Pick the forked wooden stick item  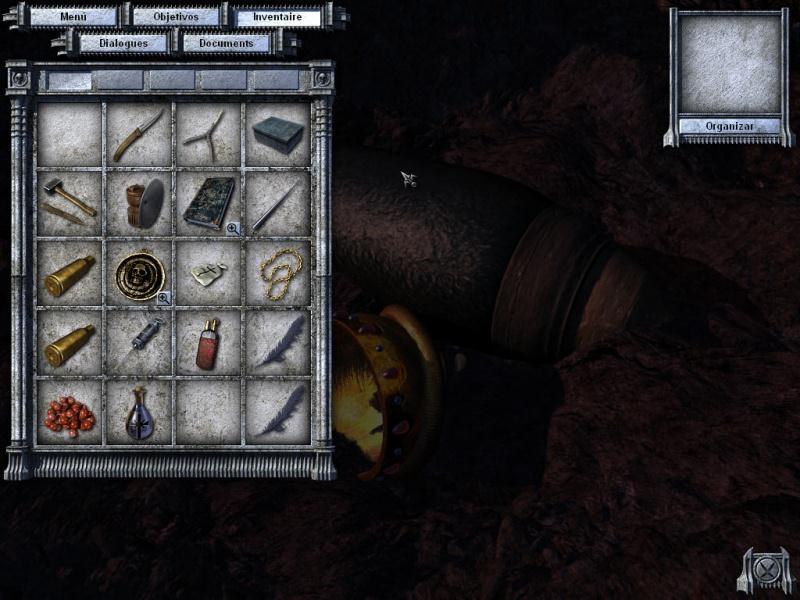[x=207, y=134]
